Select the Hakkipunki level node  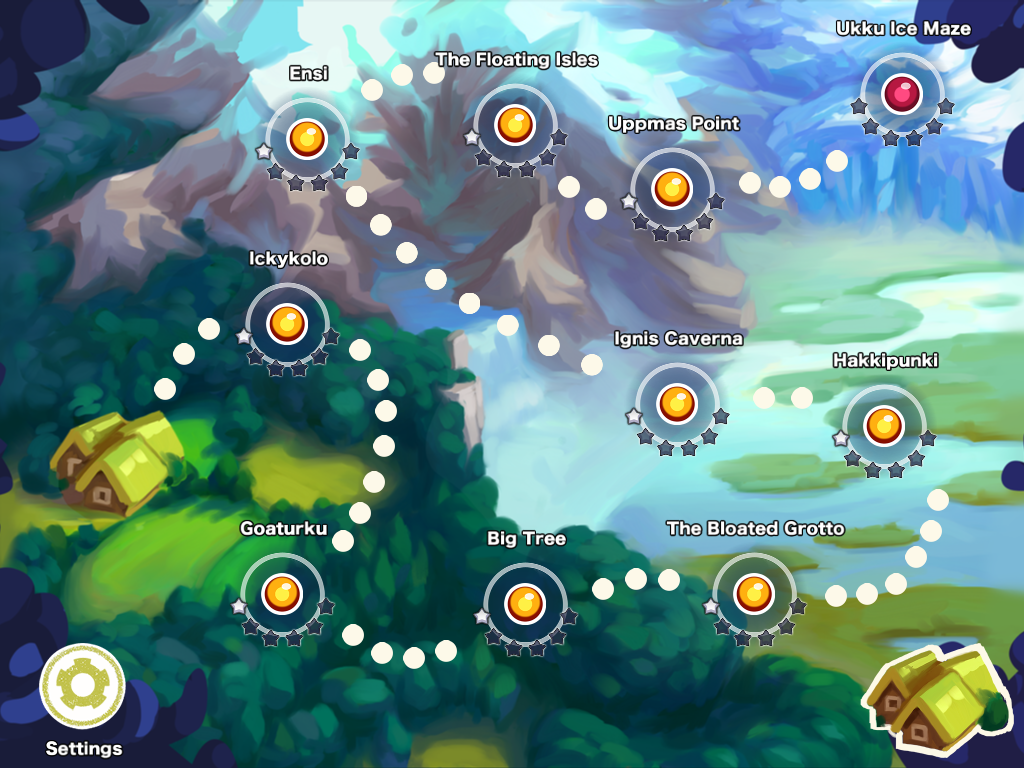pyautogui.click(x=884, y=425)
